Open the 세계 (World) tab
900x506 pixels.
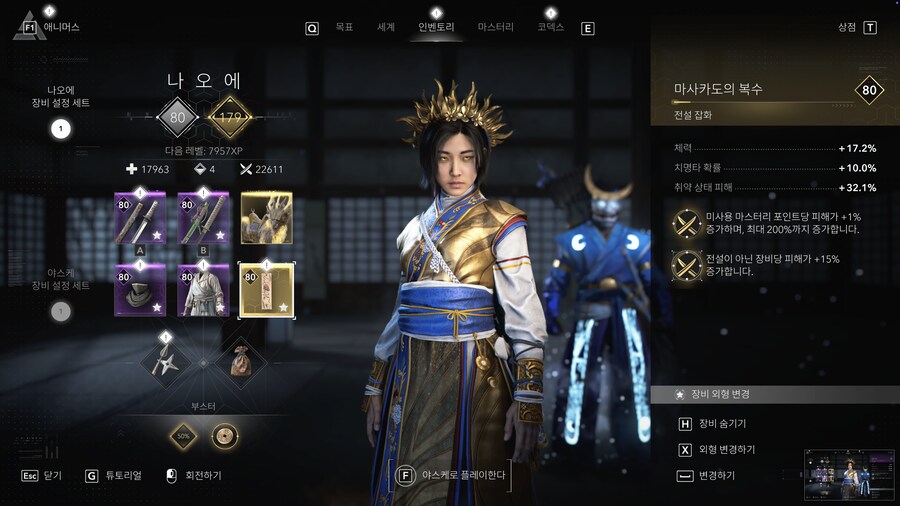coord(386,28)
